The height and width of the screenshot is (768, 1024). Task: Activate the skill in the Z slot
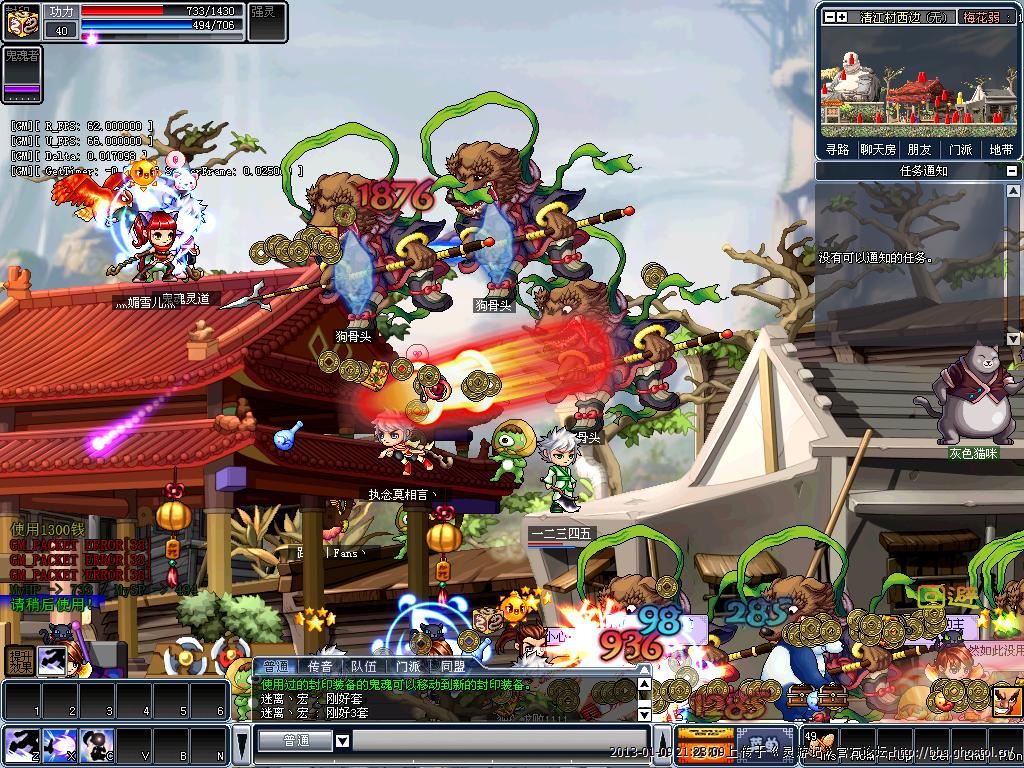tap(20, 746)
